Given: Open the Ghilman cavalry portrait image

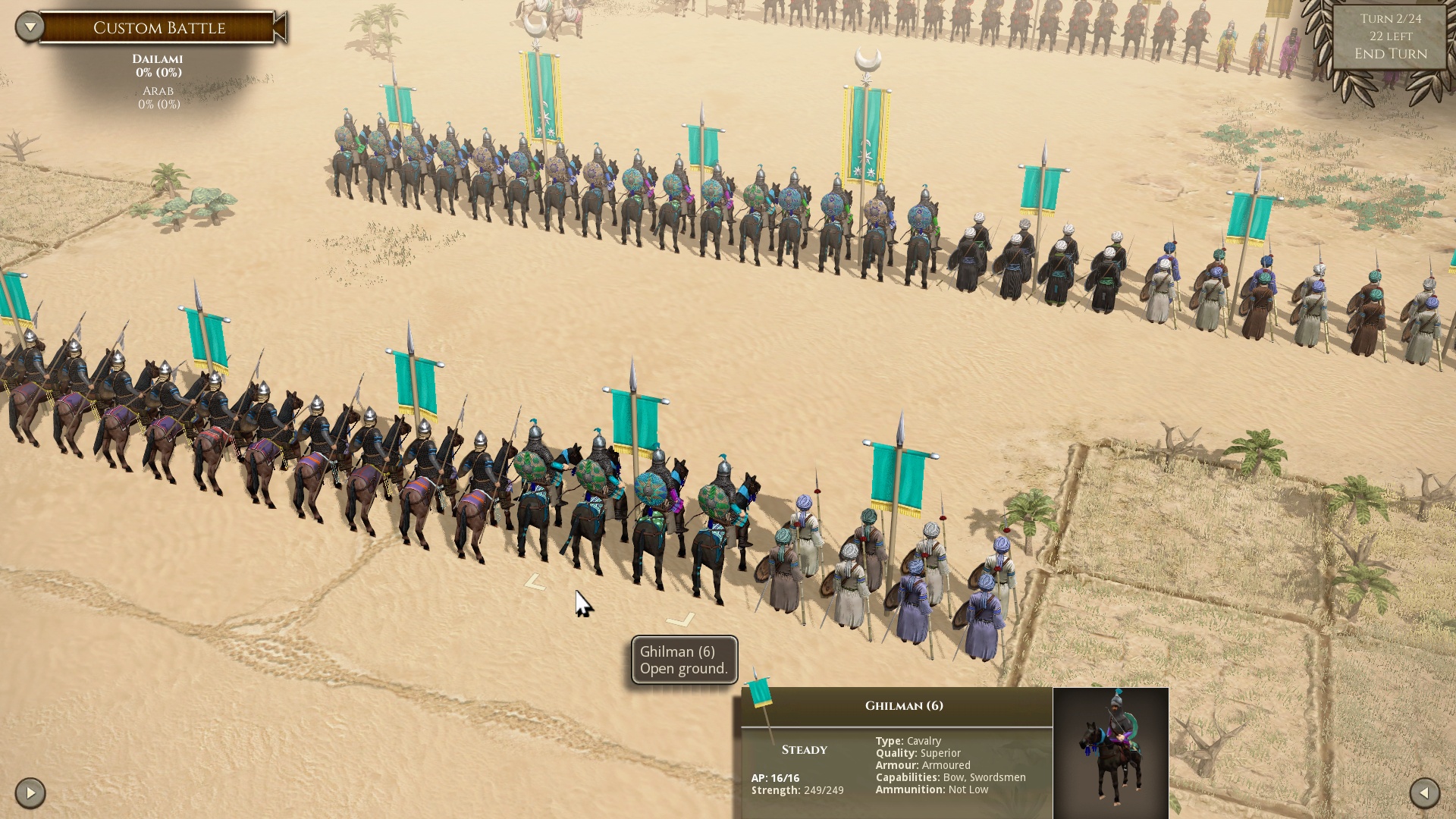Looking at the screenshot, I should tap(1110, 751).
